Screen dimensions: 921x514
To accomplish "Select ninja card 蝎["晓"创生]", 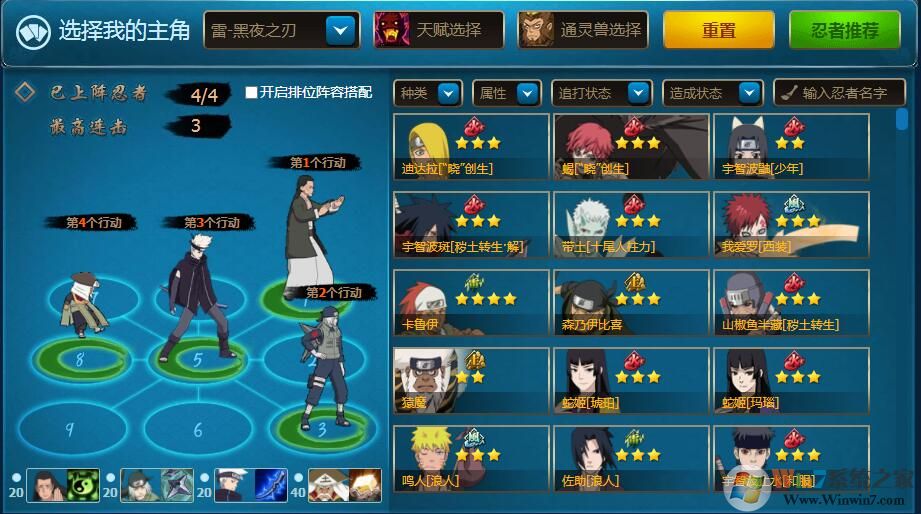I will pyautogui.click(x=631, y=147).
